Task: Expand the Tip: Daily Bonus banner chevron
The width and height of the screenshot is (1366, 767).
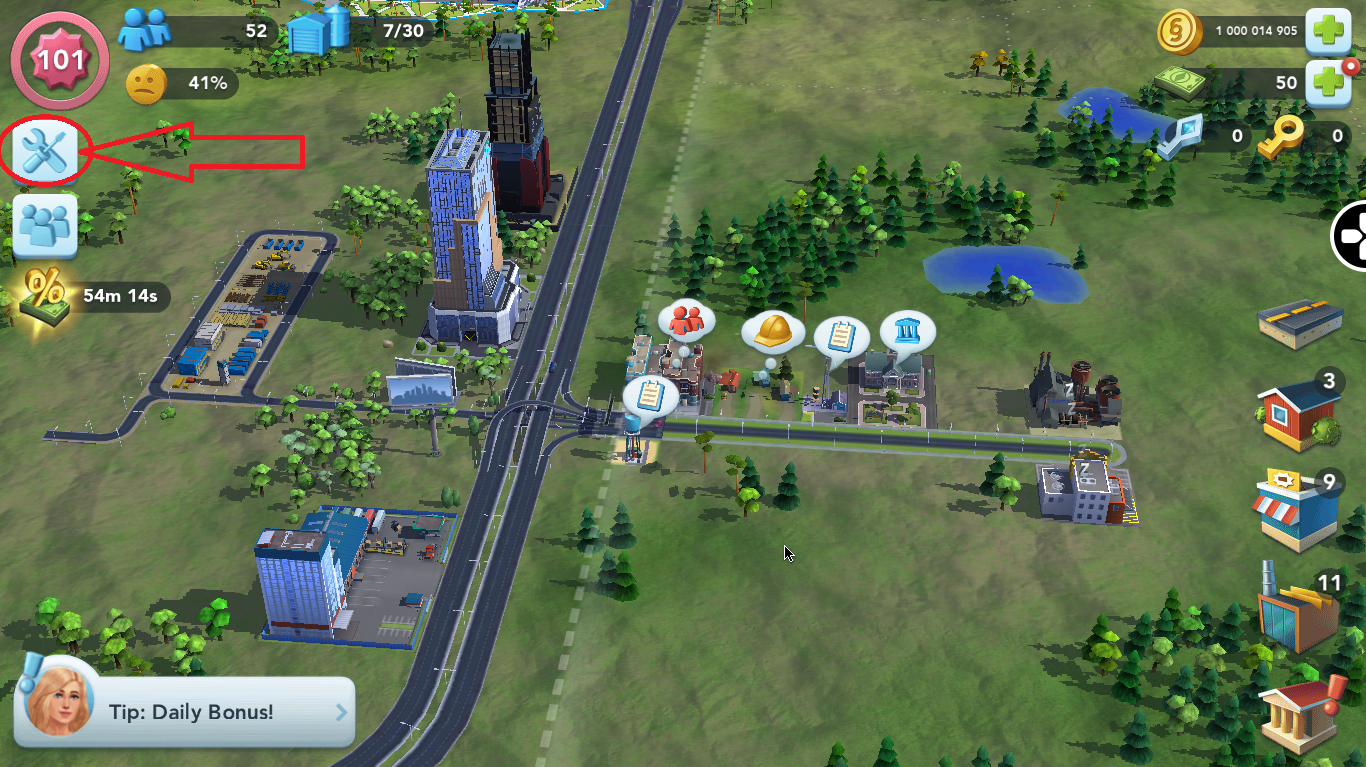Action: [x=340, y=711]
